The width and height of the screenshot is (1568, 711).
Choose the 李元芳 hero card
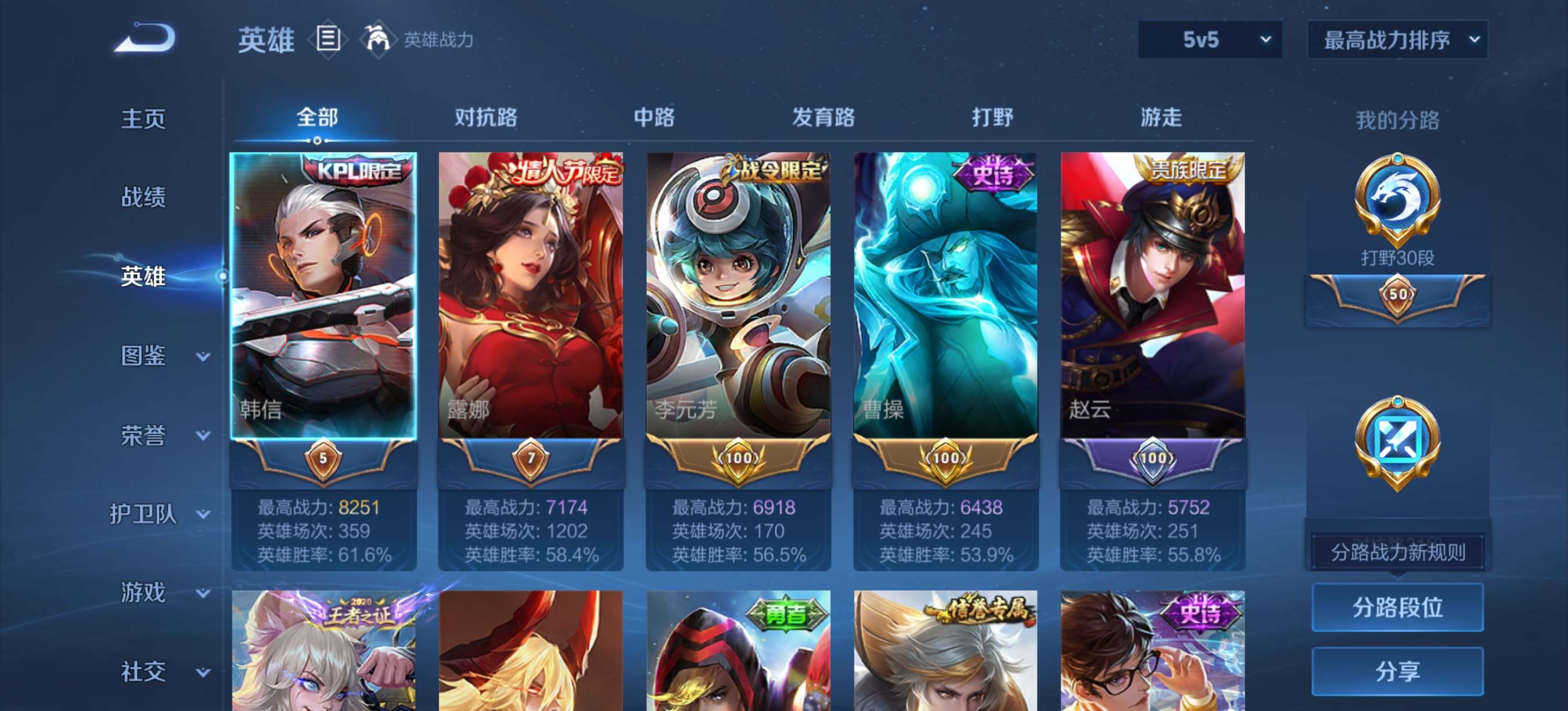coord(738,295)
